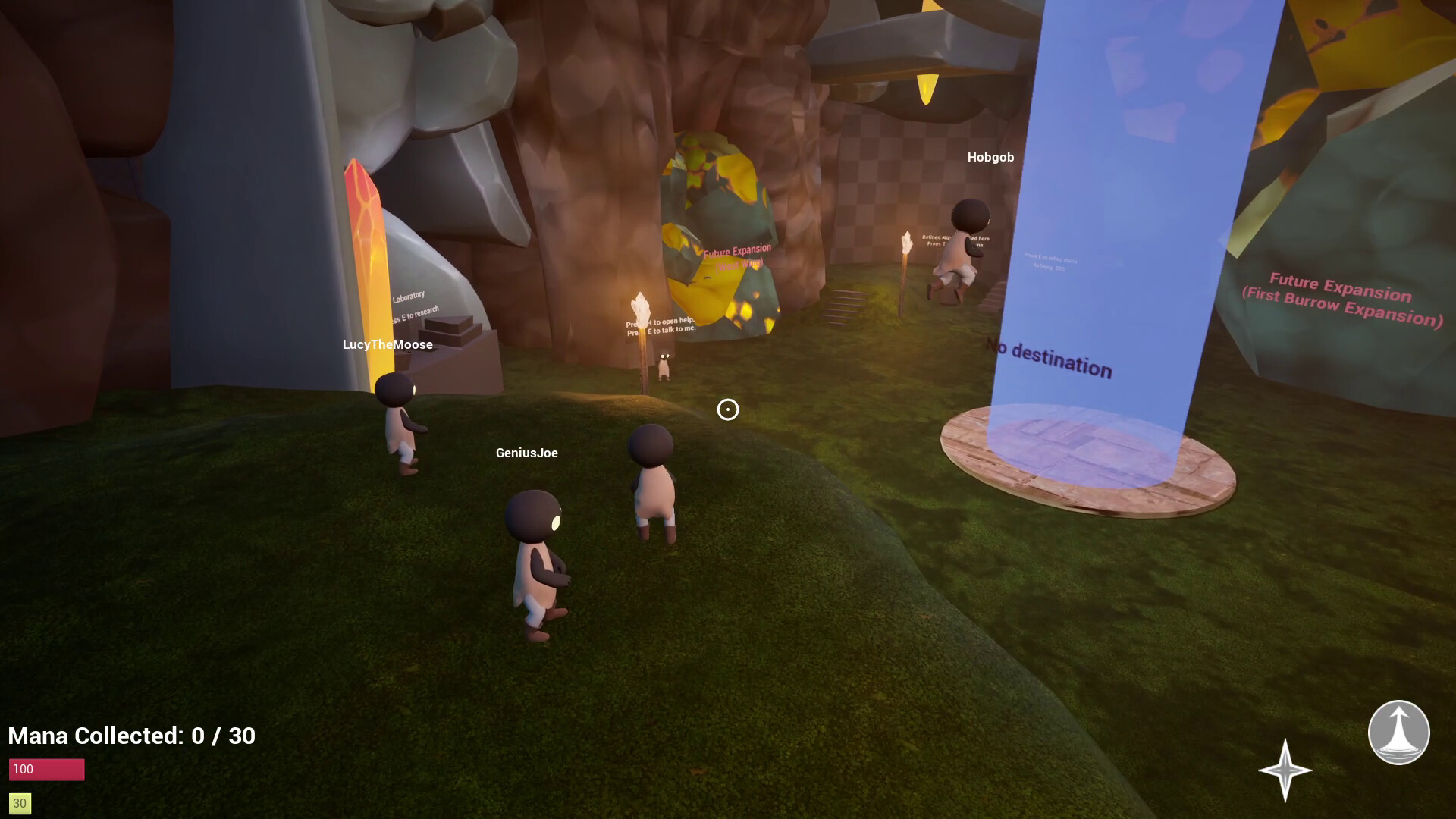Click the wizard hat icon bottom right
The width and height of the screenshot is (1456, 819).
[1398, 734]
